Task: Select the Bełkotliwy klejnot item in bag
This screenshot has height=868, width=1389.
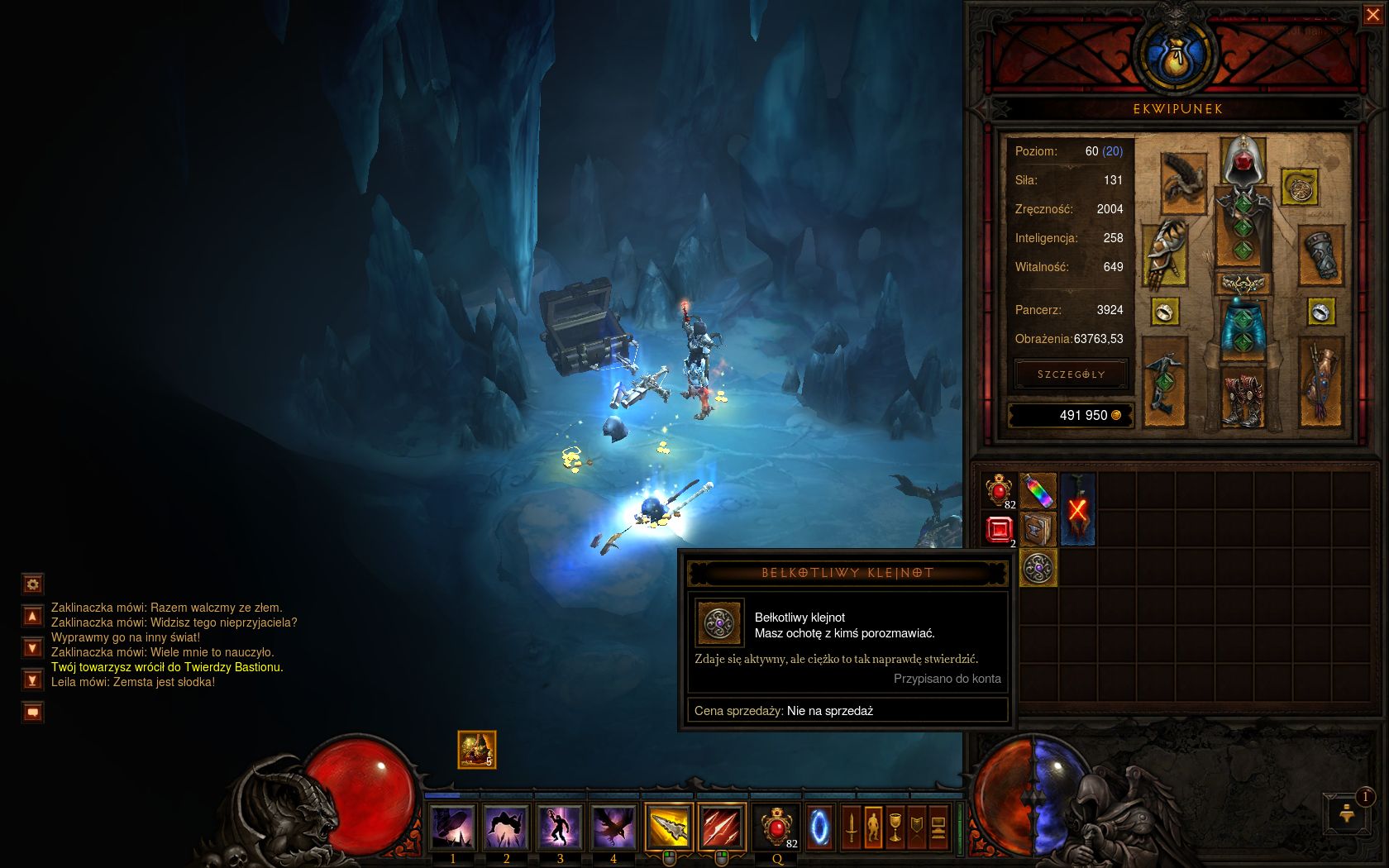Action: 1038,568
